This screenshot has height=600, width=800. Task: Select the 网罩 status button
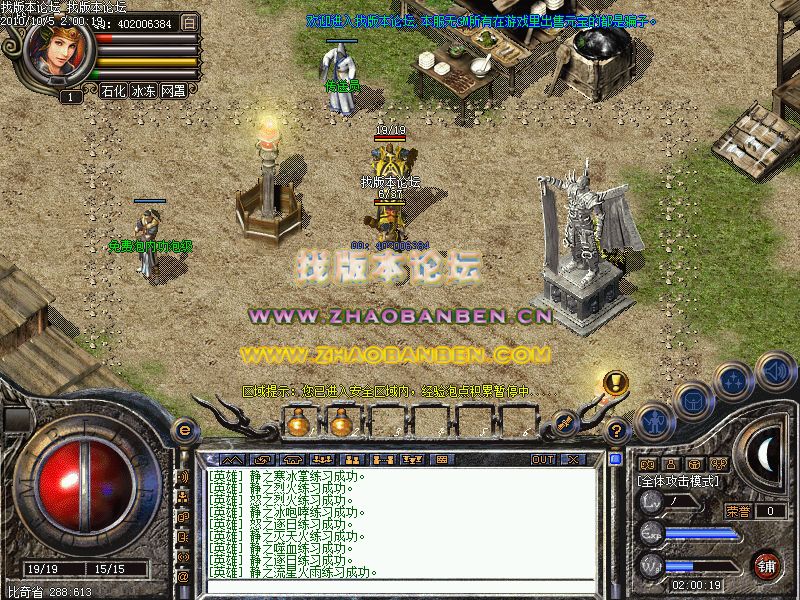(x=173, y=91)
